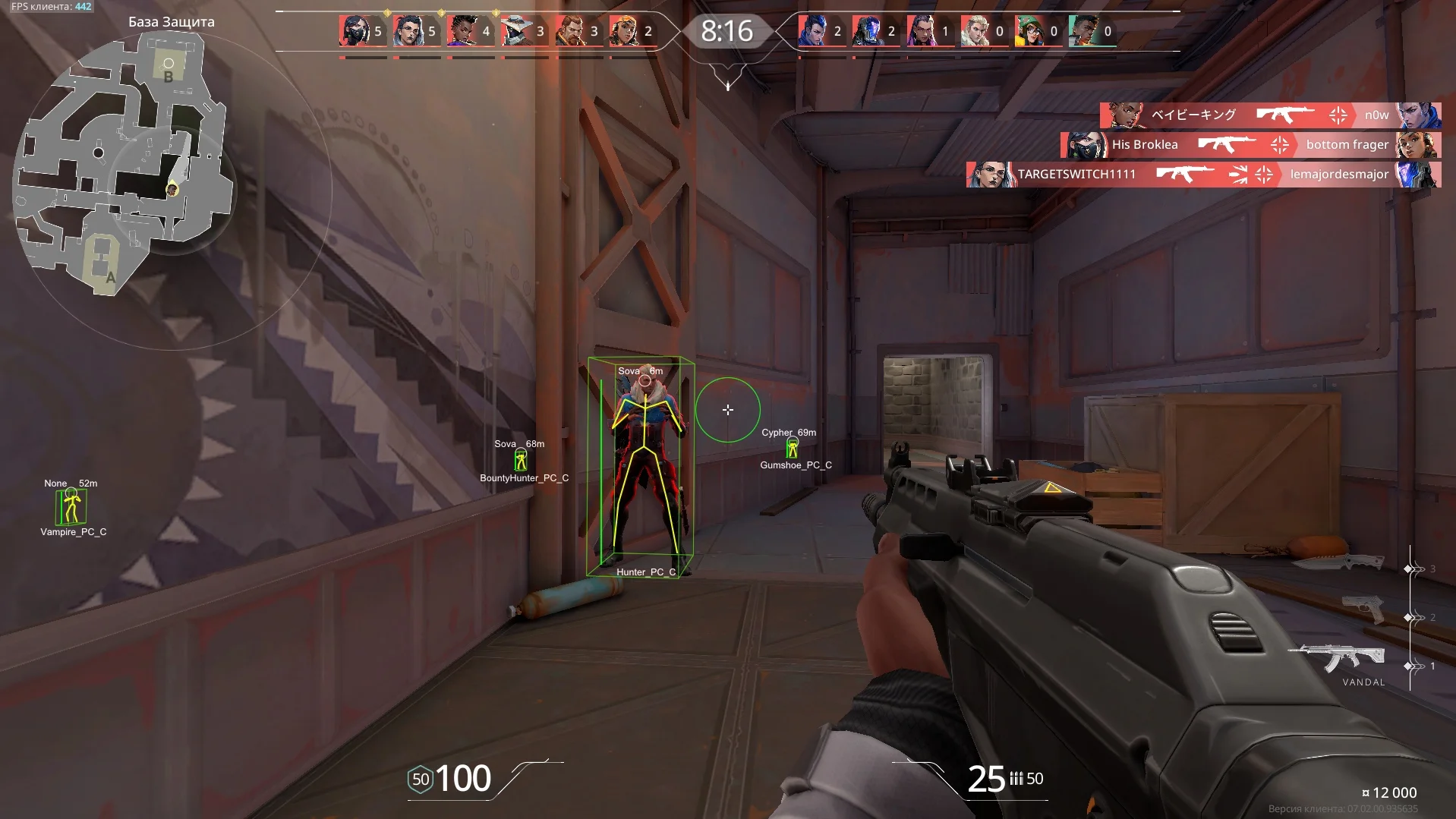Select the kill feed row for n0w

[x=1270, y=115]
